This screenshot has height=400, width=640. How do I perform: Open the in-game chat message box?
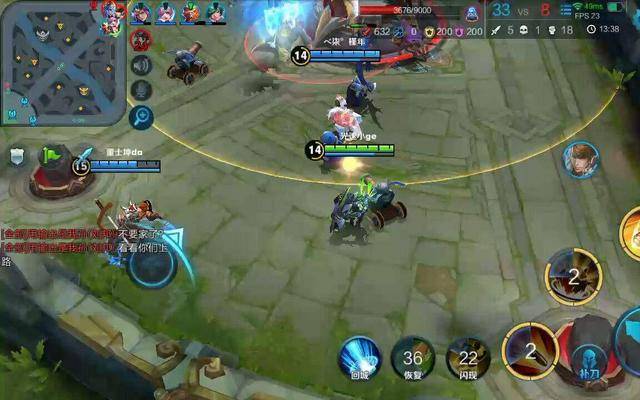click(x=80, y=240)
